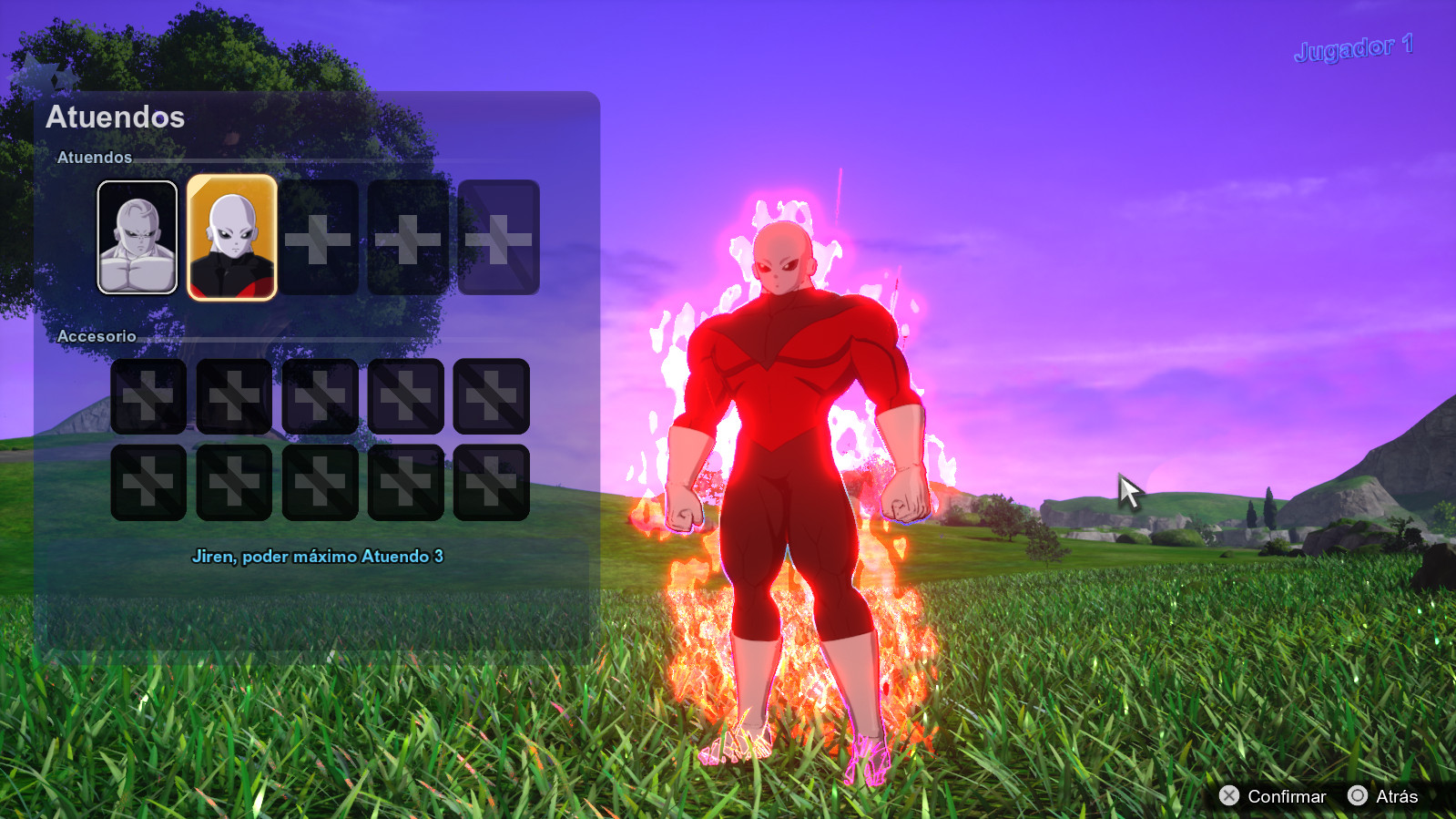This screenshot has height=819, width=1456.
Task: Click the X icon beside Confirmar
Action: [x=1228, y=796]
